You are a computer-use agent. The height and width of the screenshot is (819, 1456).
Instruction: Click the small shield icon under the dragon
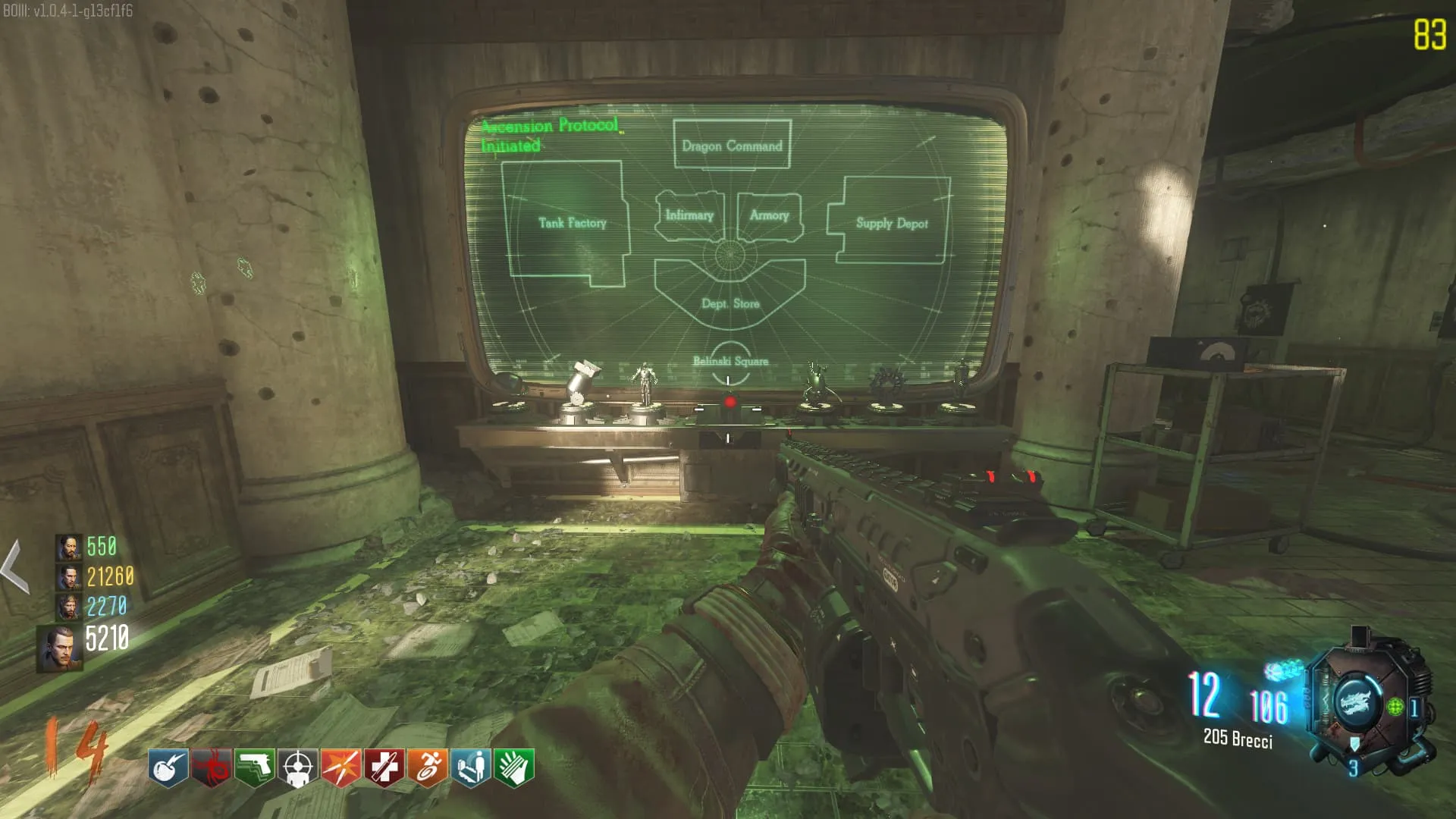point(1354,745)
